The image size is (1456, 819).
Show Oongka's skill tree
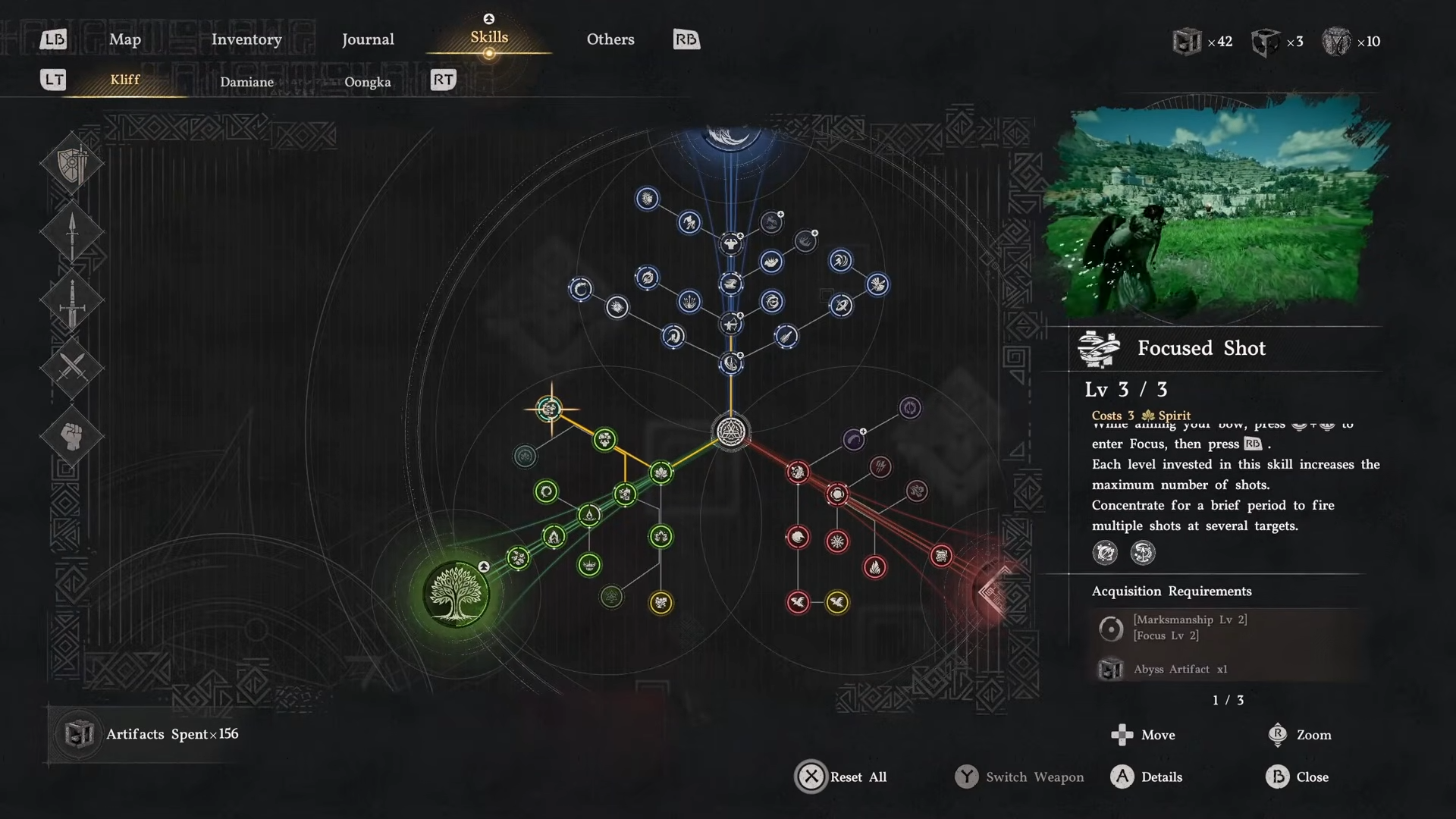(x=368, y=82)
